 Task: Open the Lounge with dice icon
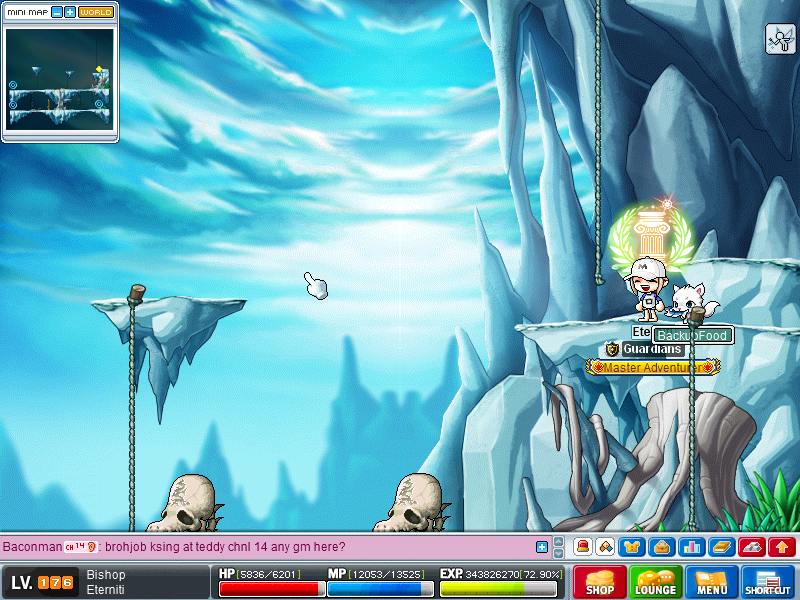click(x=656, y=582)
